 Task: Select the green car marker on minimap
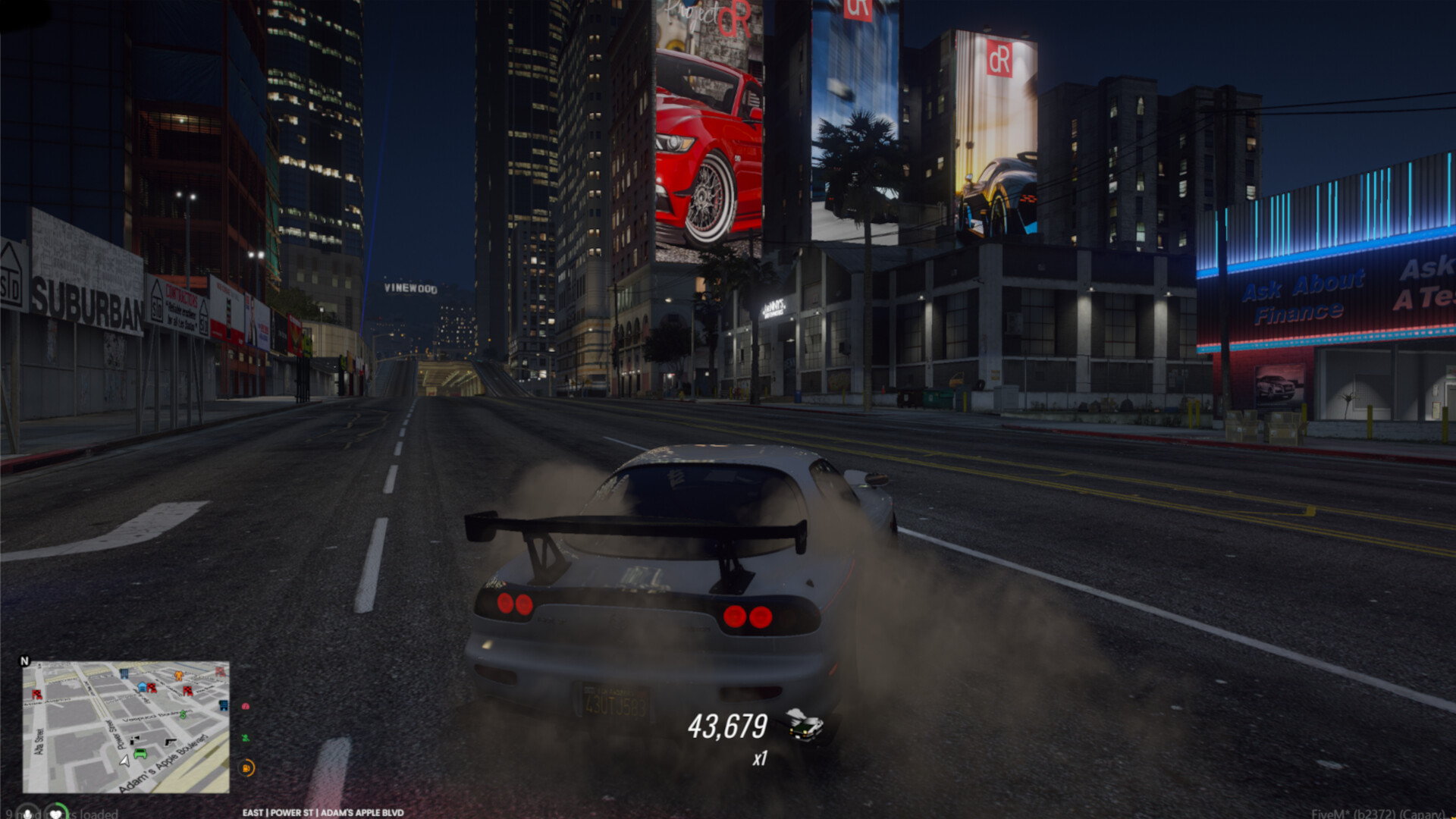[x=140, y=755]
